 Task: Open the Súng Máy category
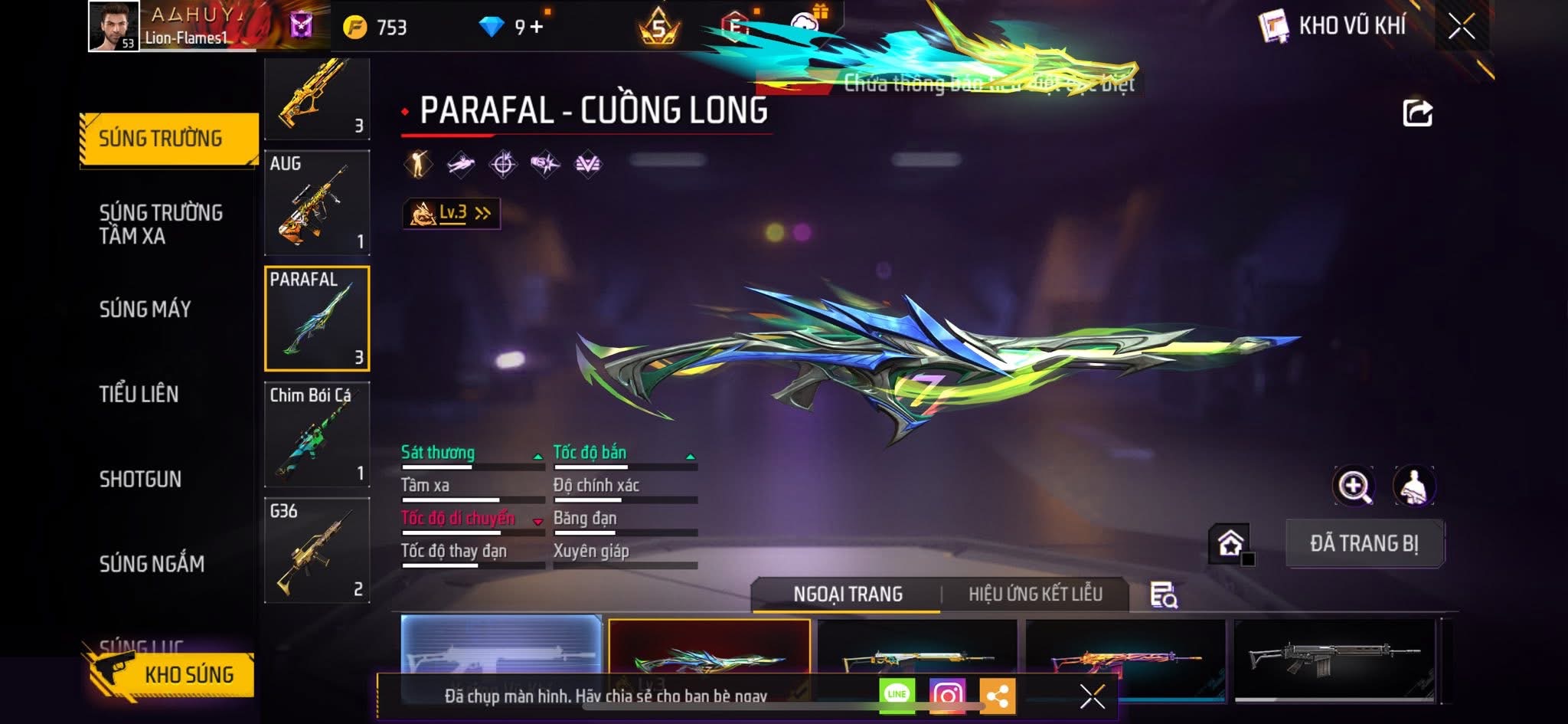coord(145,309)
